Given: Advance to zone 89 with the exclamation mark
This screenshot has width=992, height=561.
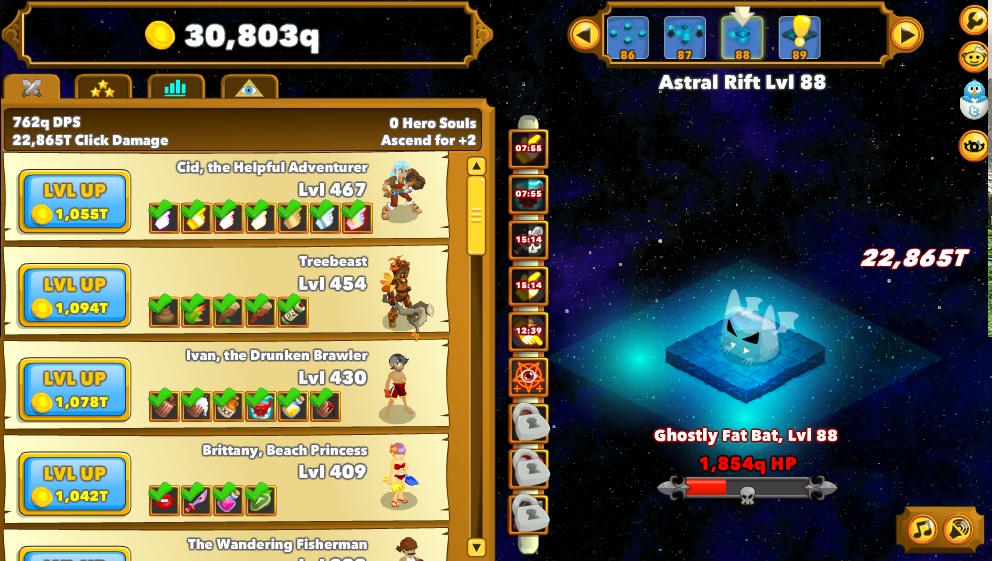Looking at the screenshot, I should click(799, 38).
